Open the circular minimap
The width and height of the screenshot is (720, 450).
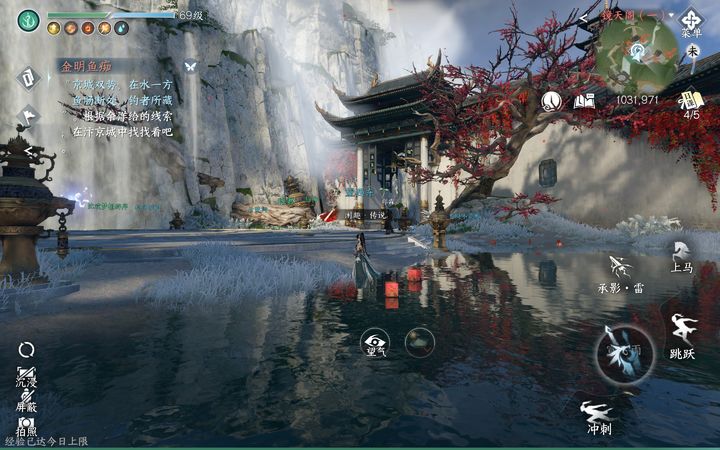[636, 52]
